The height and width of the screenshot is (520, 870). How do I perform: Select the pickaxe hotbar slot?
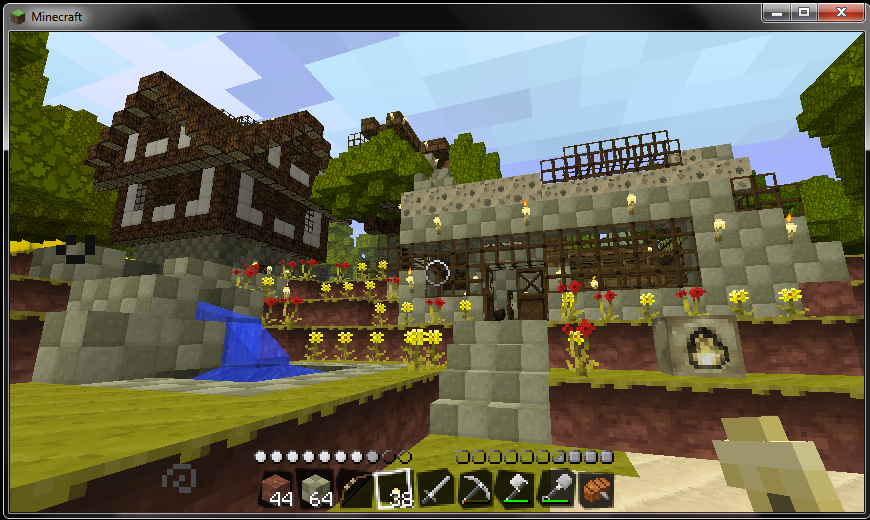[475, 490]
